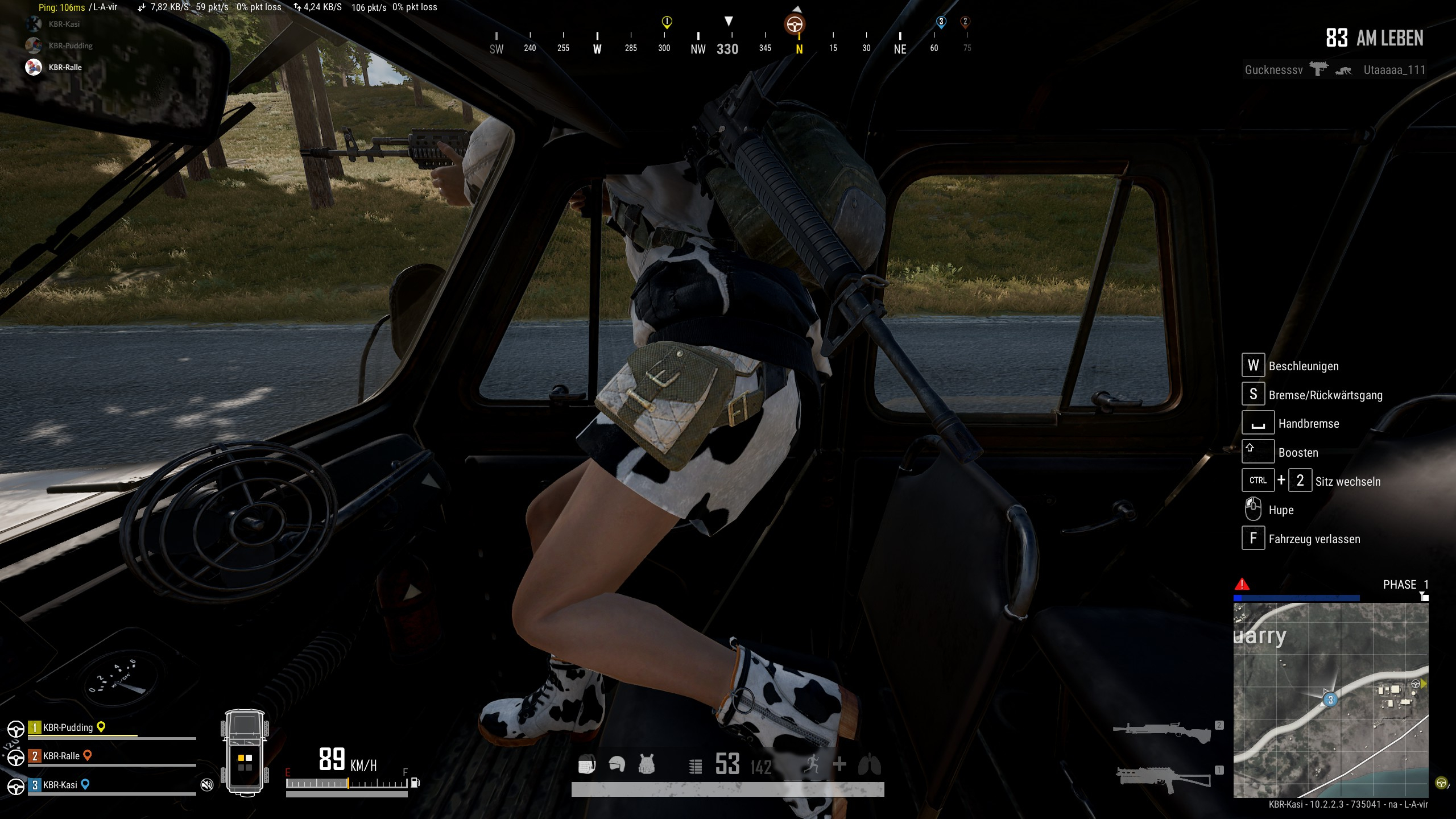Screen dimensions: 1456x819
Task: Select KBR-Ralle's avatar portrait in the spectator list
Action: coord(34,67)
